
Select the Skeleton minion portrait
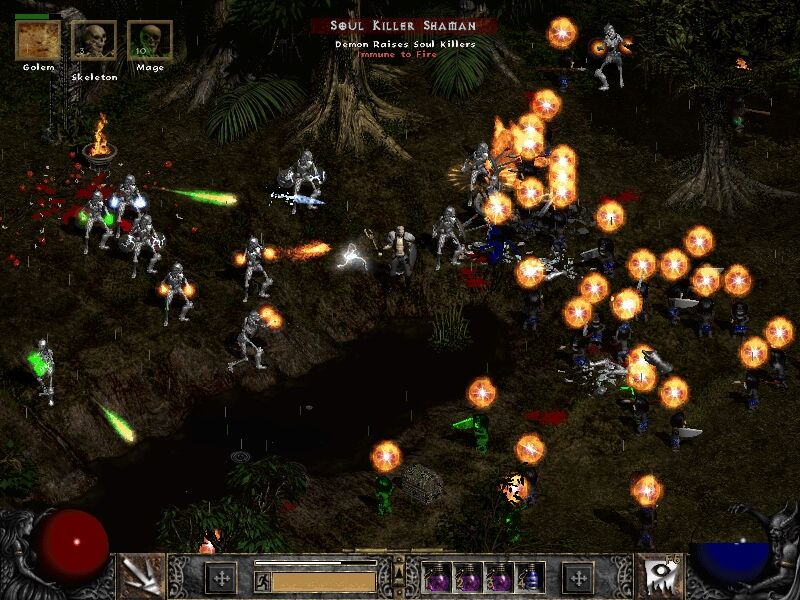pyautogui.click(x=93, y=41)
